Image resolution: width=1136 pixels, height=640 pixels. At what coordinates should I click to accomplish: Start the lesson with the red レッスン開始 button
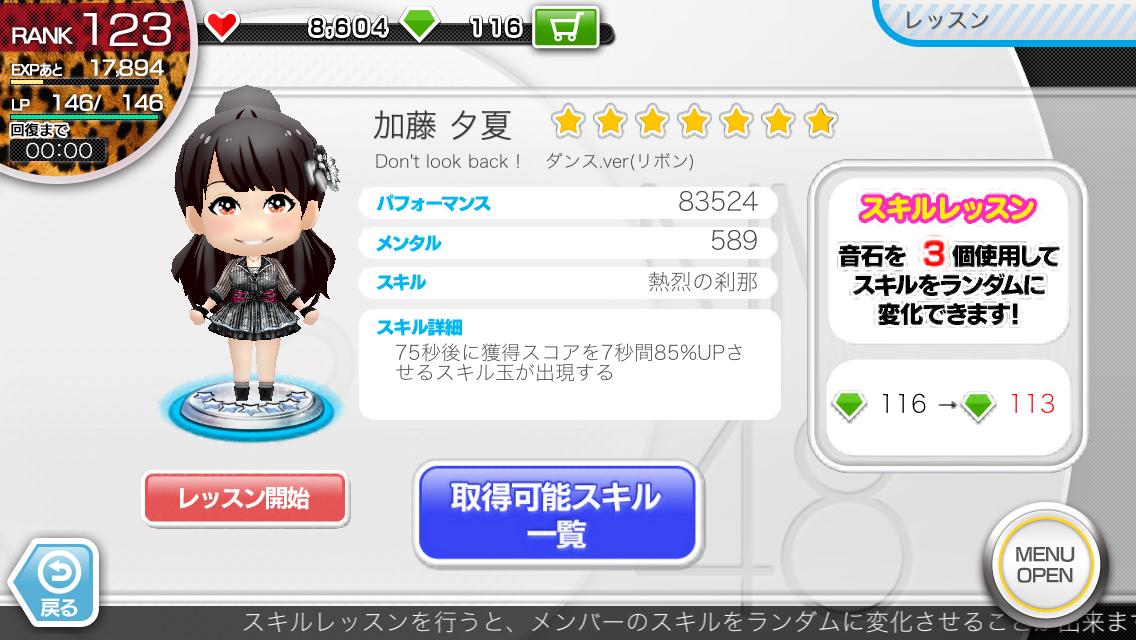244,498
